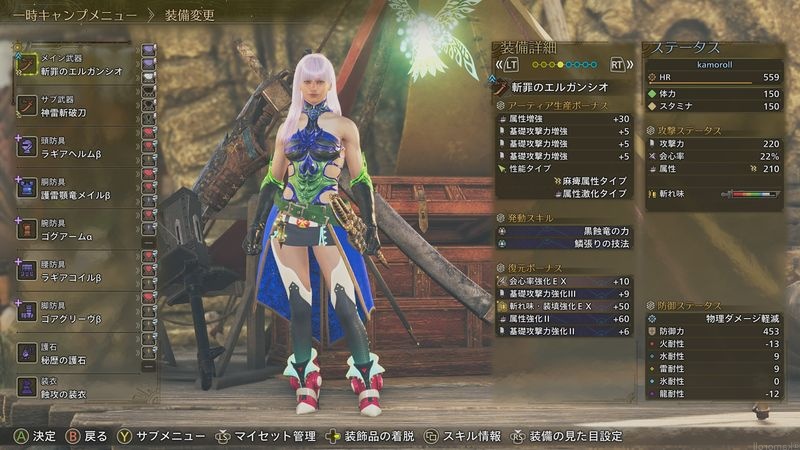Select the 鈍攻の装衣 mantle slot
The height and width of the screenshot is (450, 800).
(x=75, y=389)
